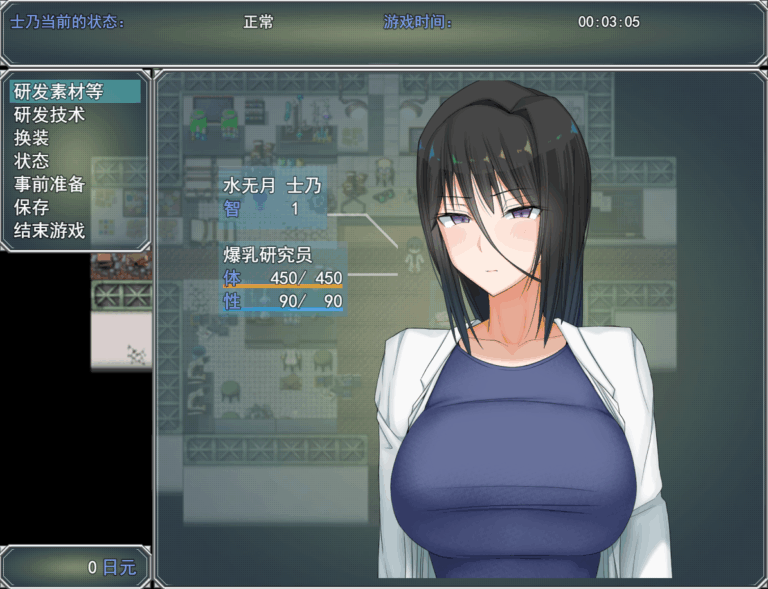The image size is (768, 589).
Task: Choose 结束游戏 to quit
Action: [x=49, y=230]
